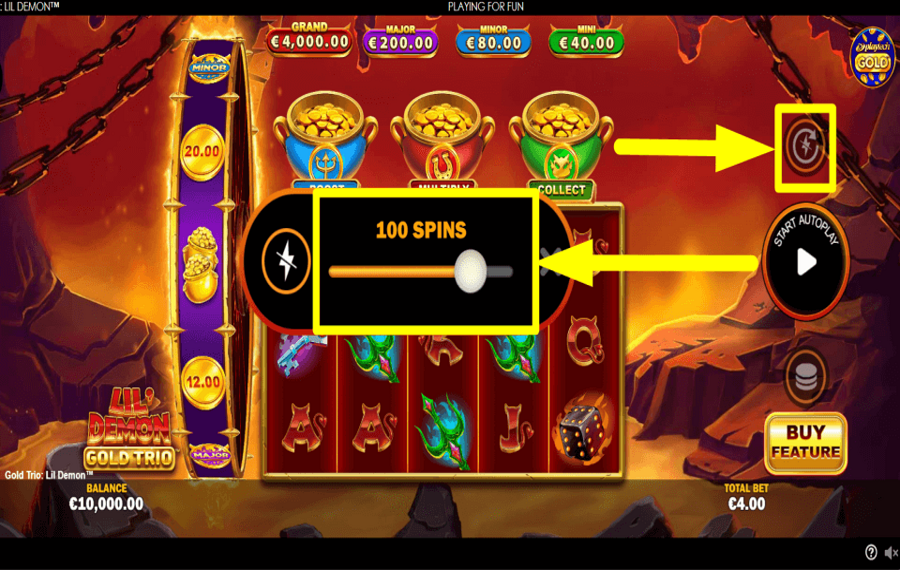Toggle the muted sound speaker icon
Screen dimensions: 900x570
click(x=889, y=553)
